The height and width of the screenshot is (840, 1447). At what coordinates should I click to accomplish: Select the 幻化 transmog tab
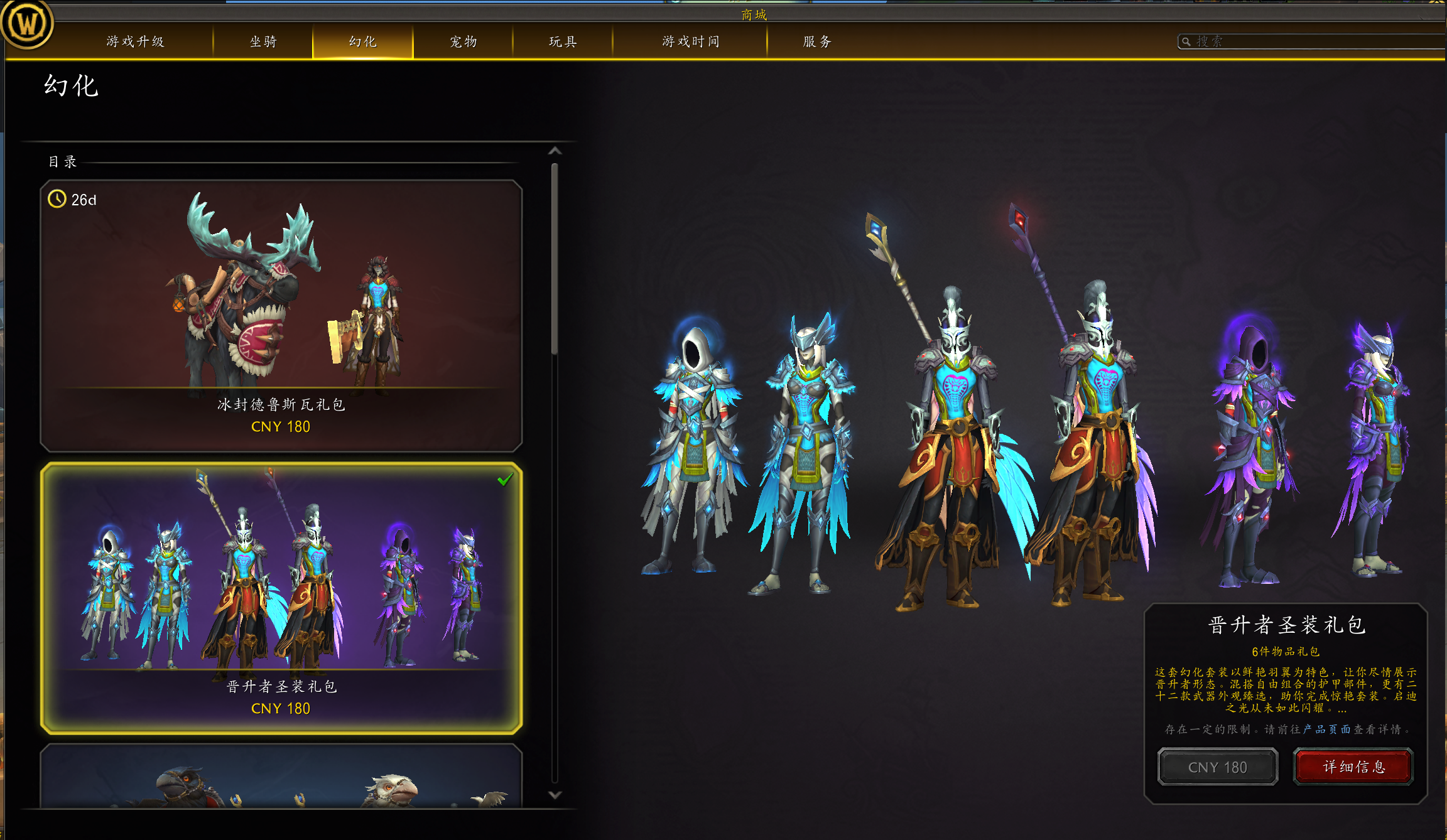[362, 41]
